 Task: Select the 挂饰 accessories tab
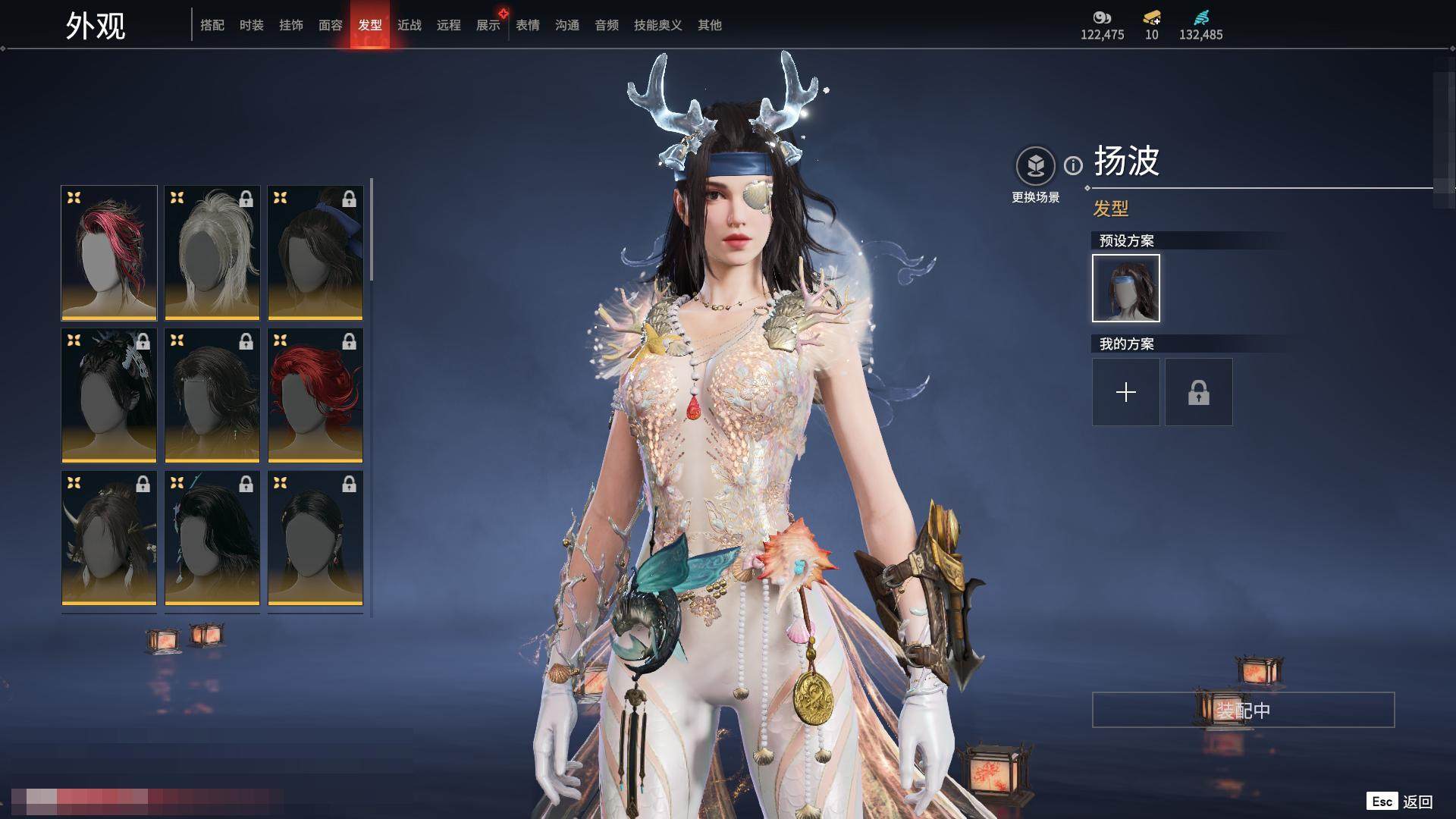(291, 26)
